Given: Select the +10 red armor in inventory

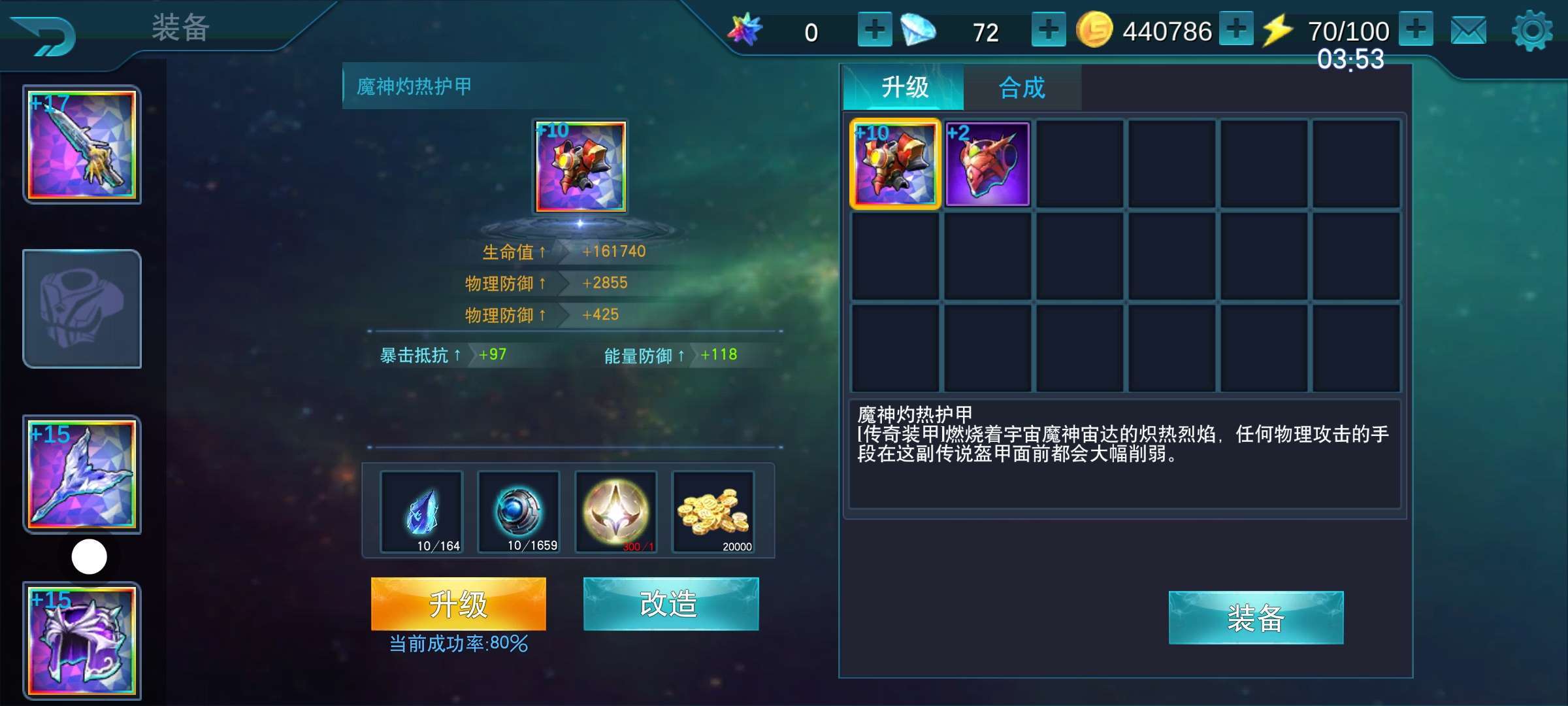Looking at the screenshot, I should [x=894, y=164].
